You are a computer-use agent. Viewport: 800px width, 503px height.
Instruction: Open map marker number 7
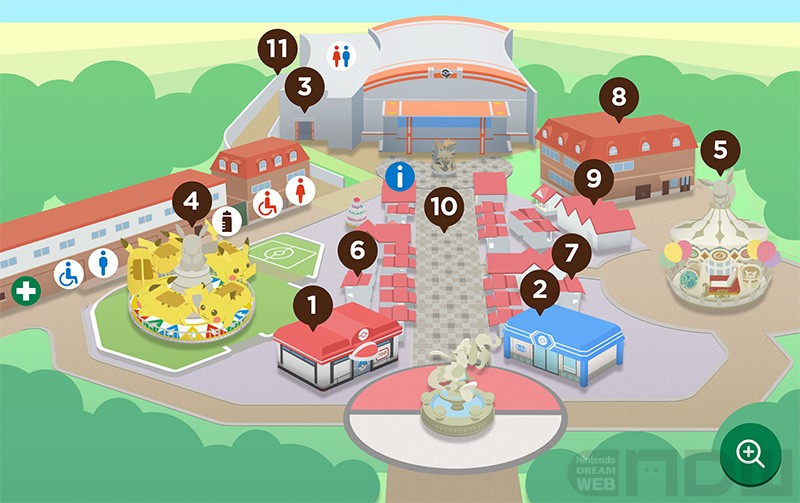pos(571,254)
